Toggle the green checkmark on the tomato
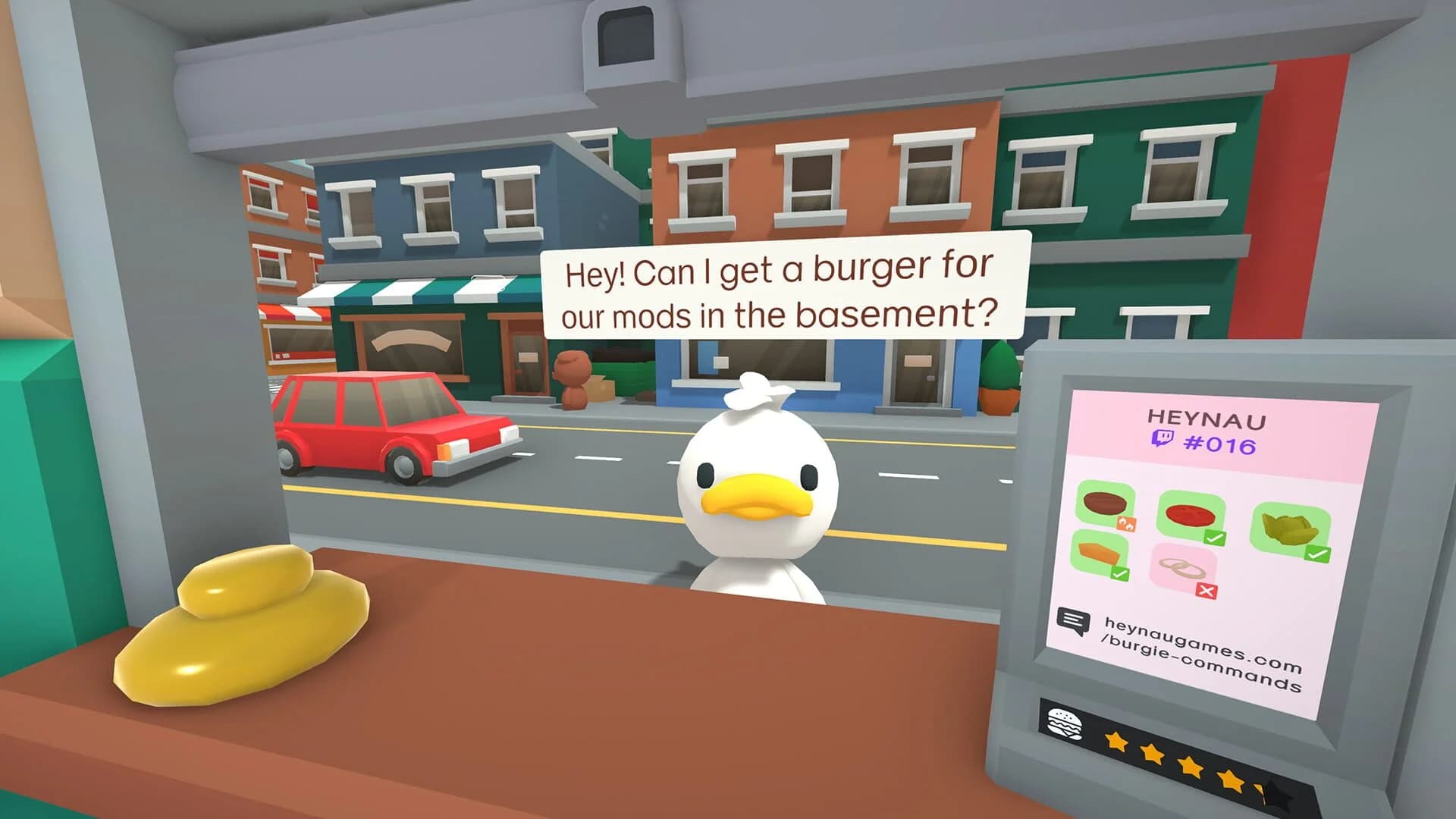 [1215, 537]
